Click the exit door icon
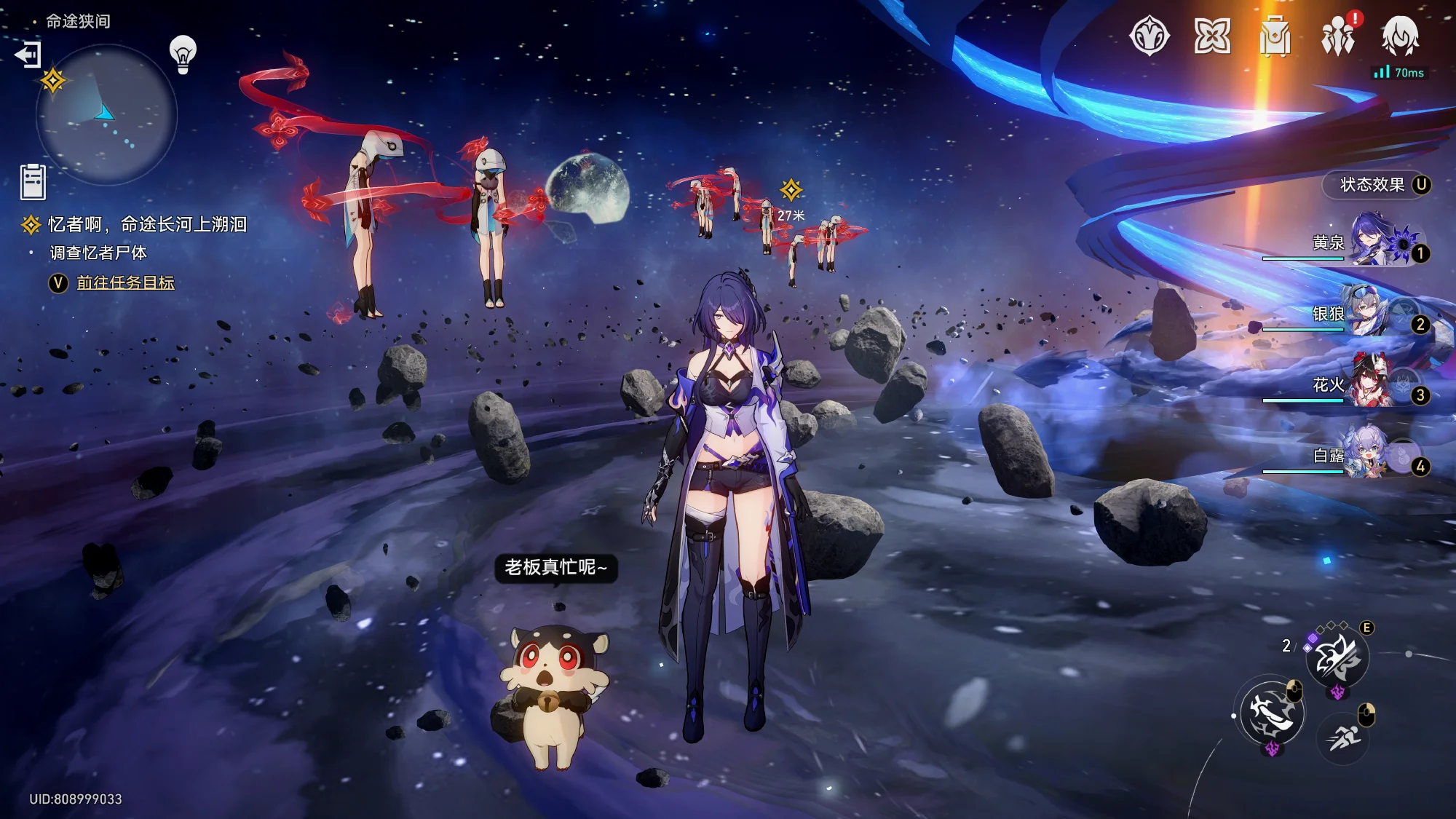The width and height of the screenshot is (1456, 819). pos(28,55)
